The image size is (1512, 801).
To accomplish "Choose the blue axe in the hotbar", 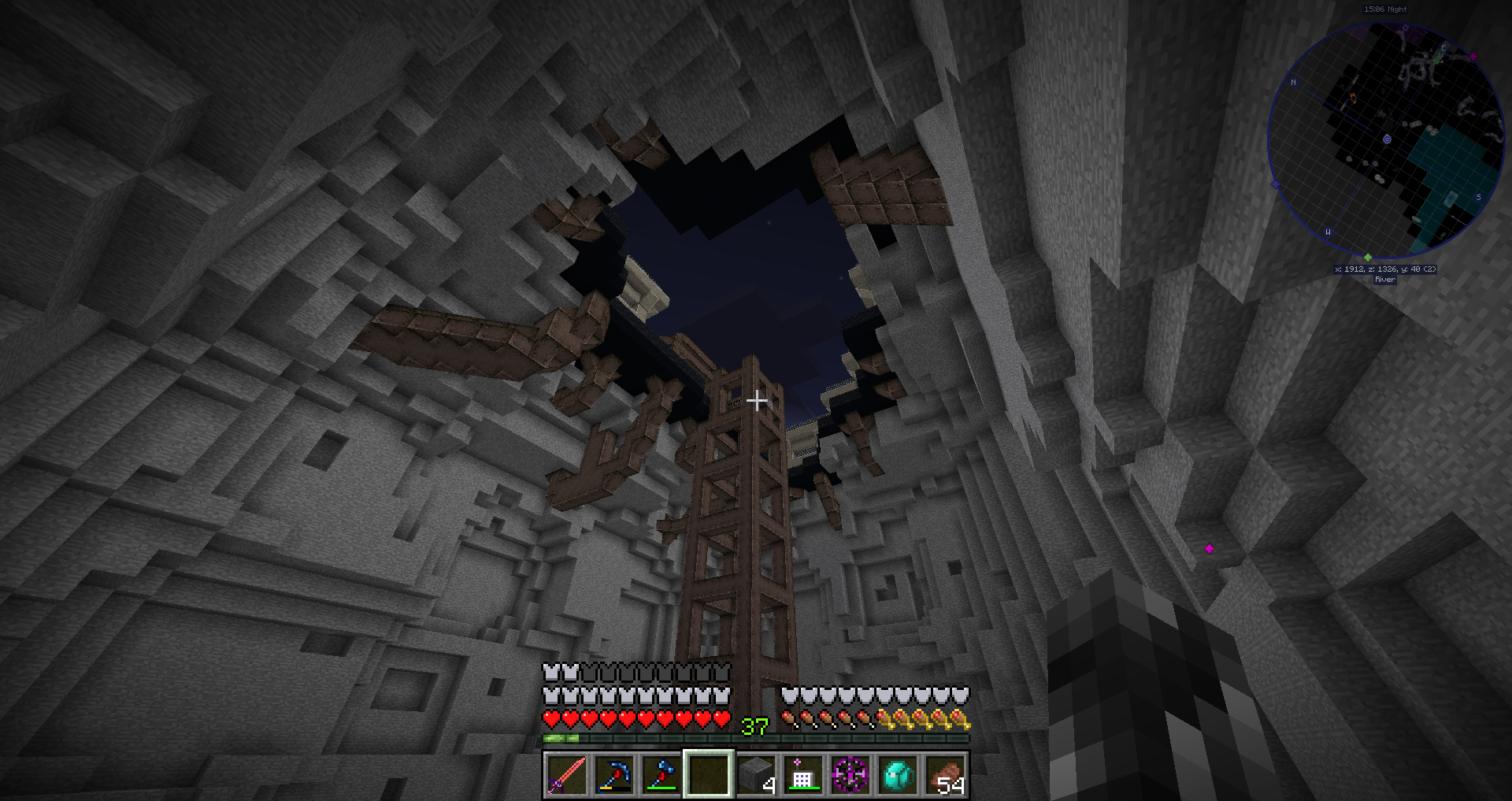I will (x=661, y=775).
